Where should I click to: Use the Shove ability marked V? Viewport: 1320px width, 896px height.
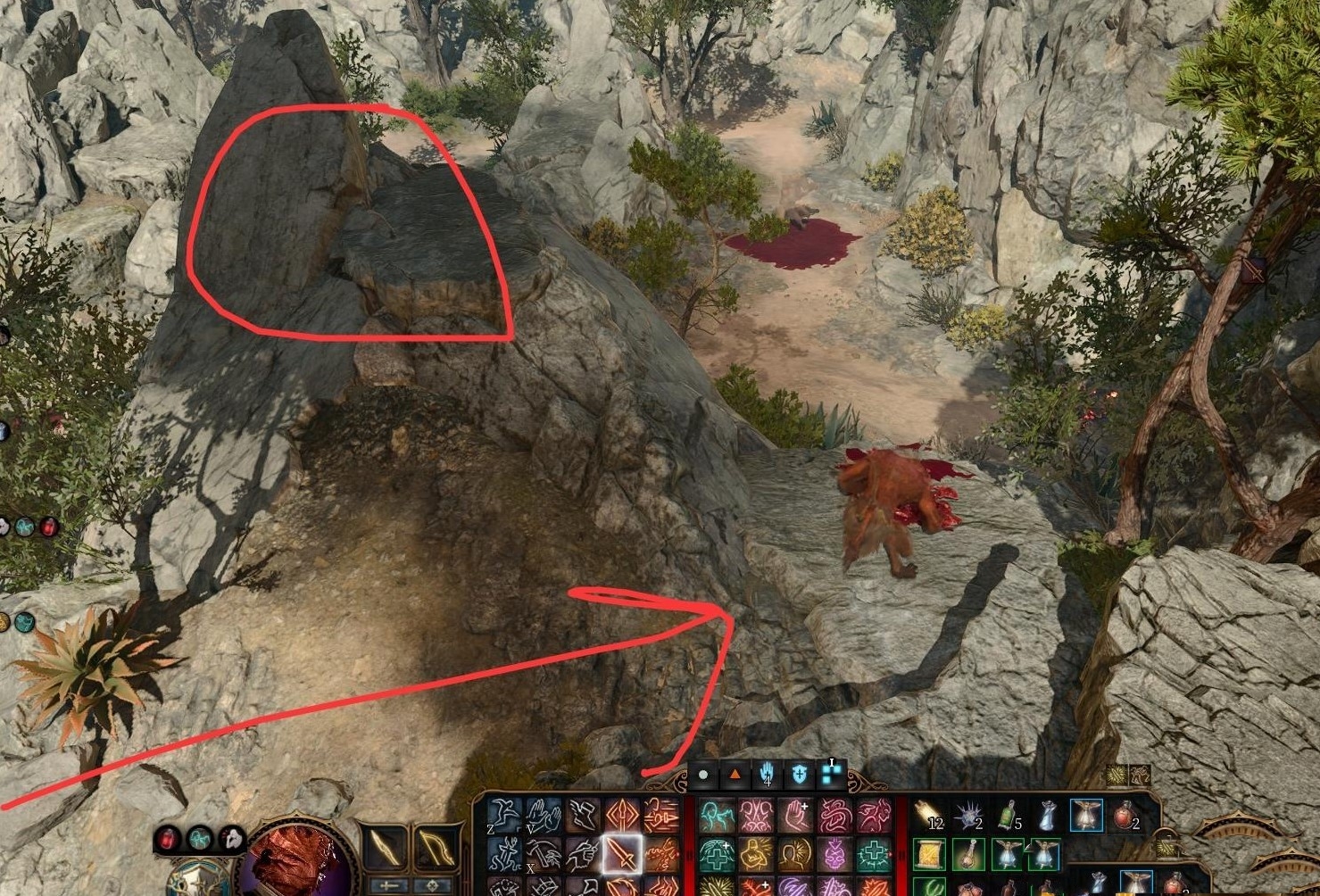pos(544,816)
